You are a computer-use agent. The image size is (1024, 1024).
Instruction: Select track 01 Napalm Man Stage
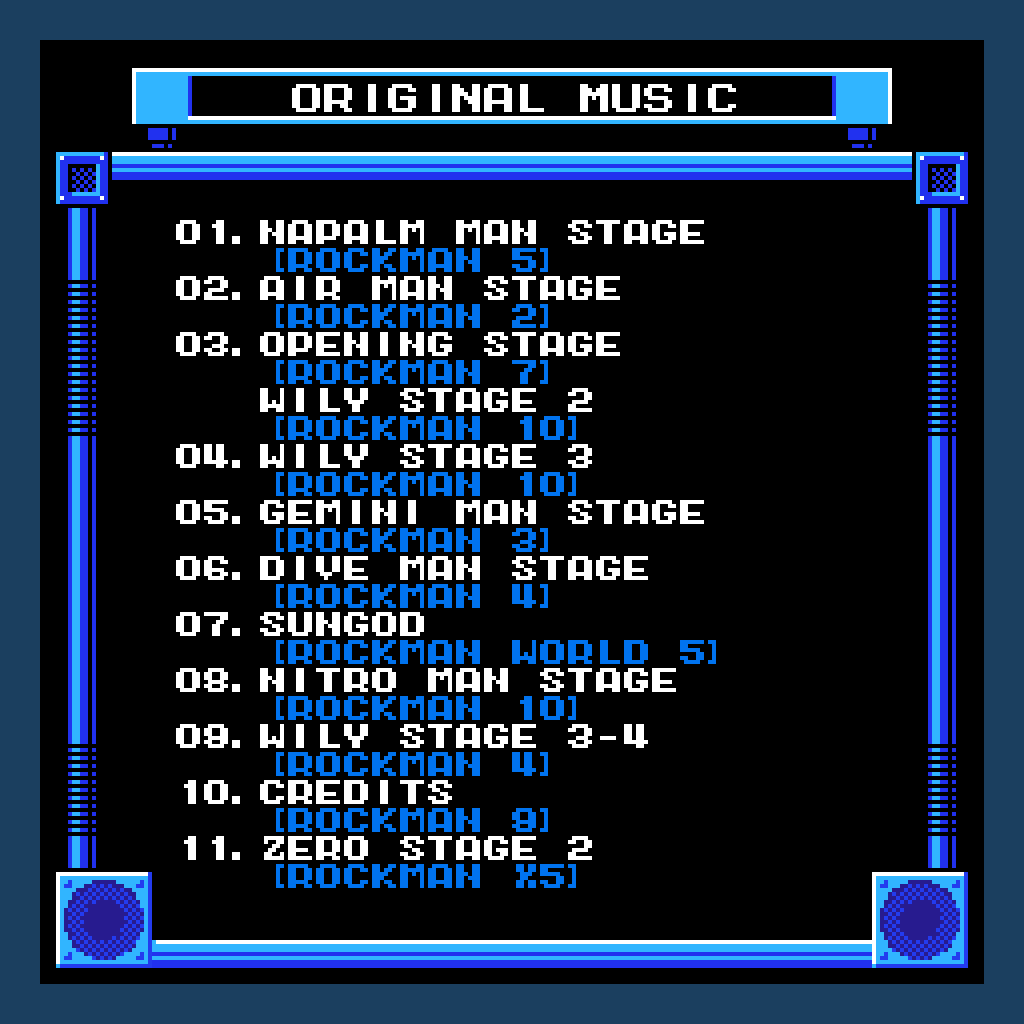tap(481, 233)
